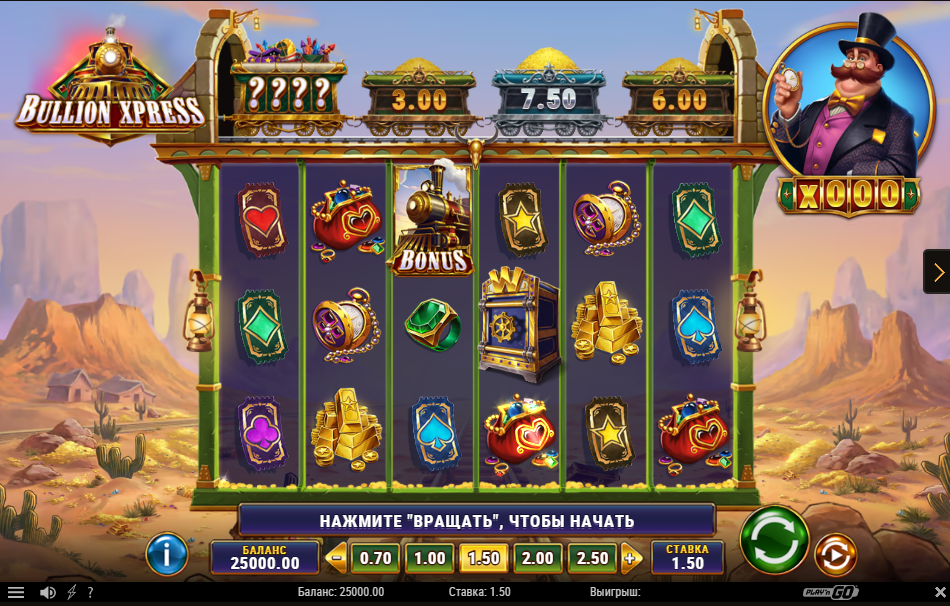This screenshot has width=950, height=606.
Task: Increase the bet with the plus arrow
Action: [630, 558]
